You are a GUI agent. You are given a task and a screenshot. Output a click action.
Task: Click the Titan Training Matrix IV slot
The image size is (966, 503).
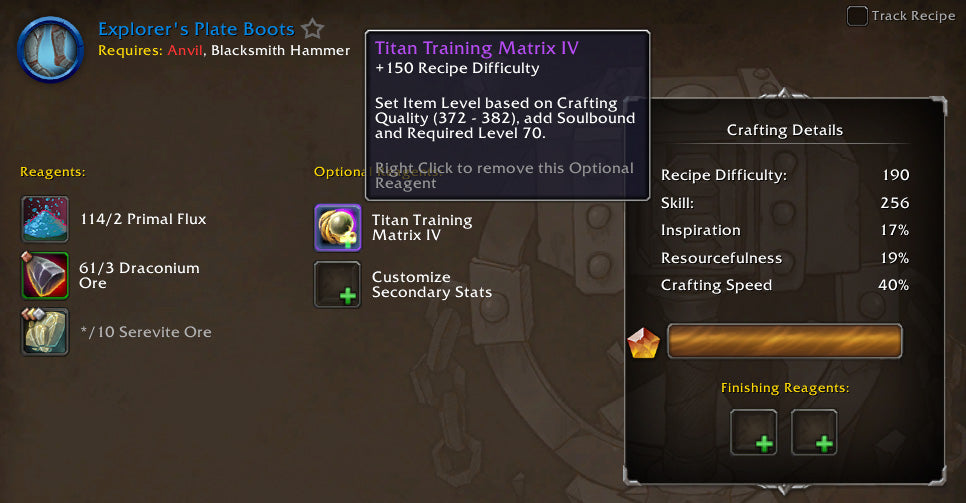pos(338,228)
